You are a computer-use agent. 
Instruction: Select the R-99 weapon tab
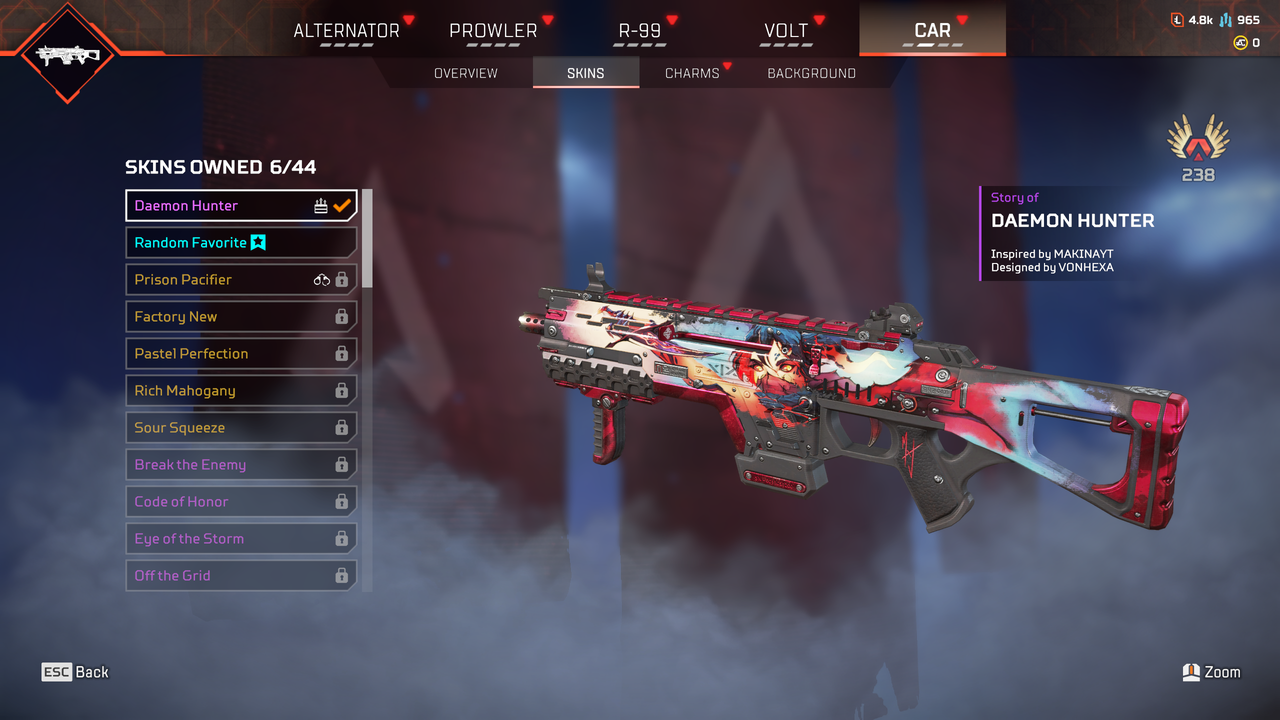pyautogui.click(x=640, y=31)
